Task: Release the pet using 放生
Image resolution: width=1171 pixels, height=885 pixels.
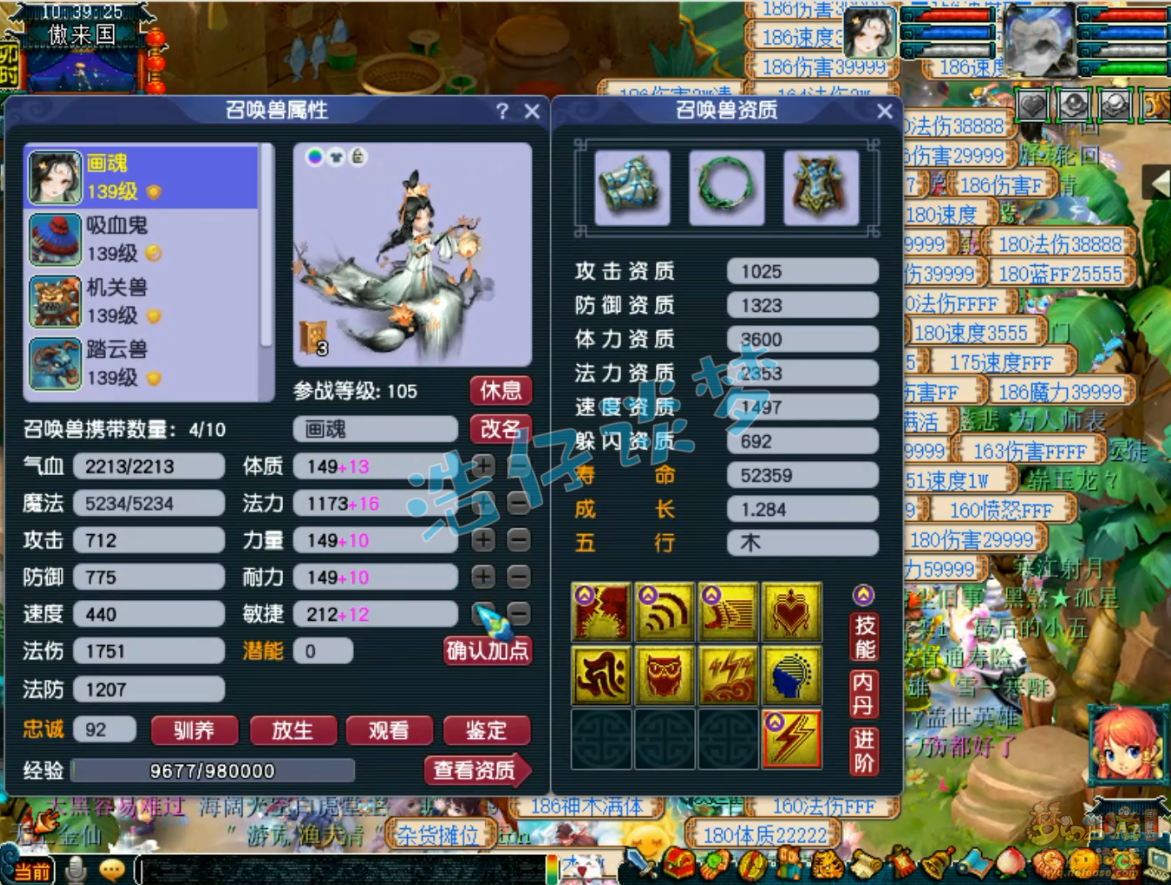Action: 292,731
